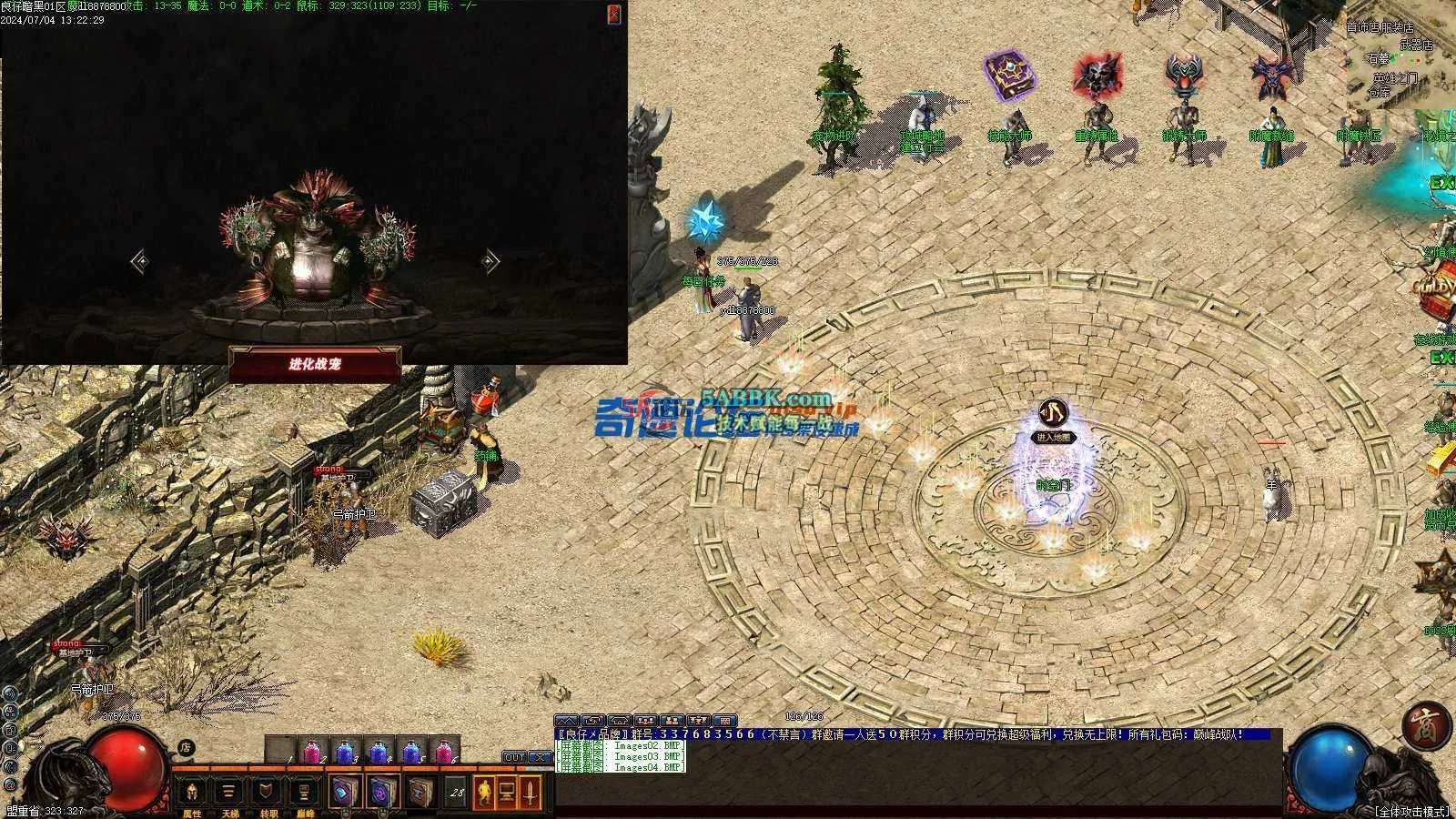
Task: Click the sword icon on the bottom bar
Action: point(530,793)
